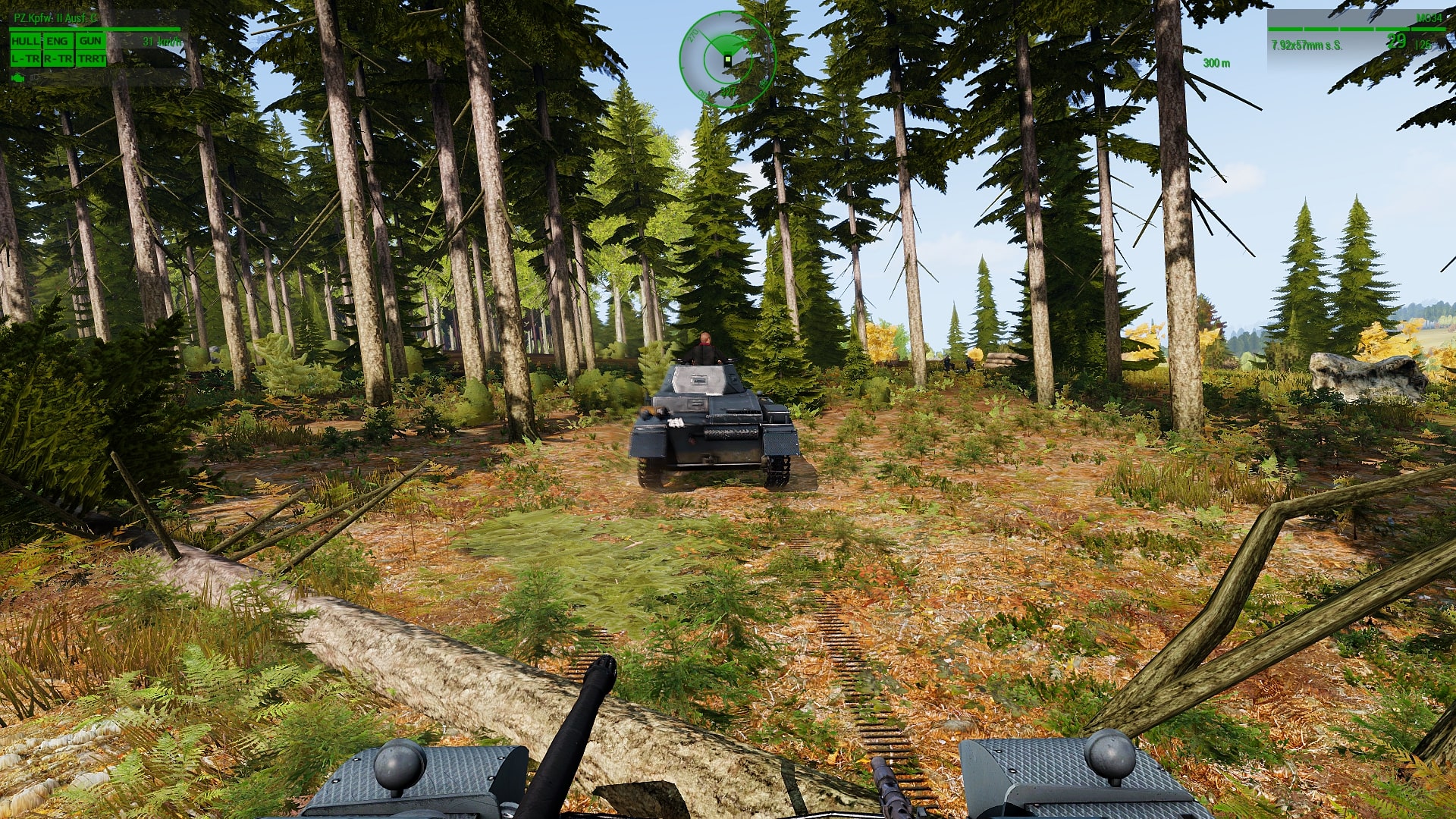
Task: Click the green engine icon
Action: [18, 77]
